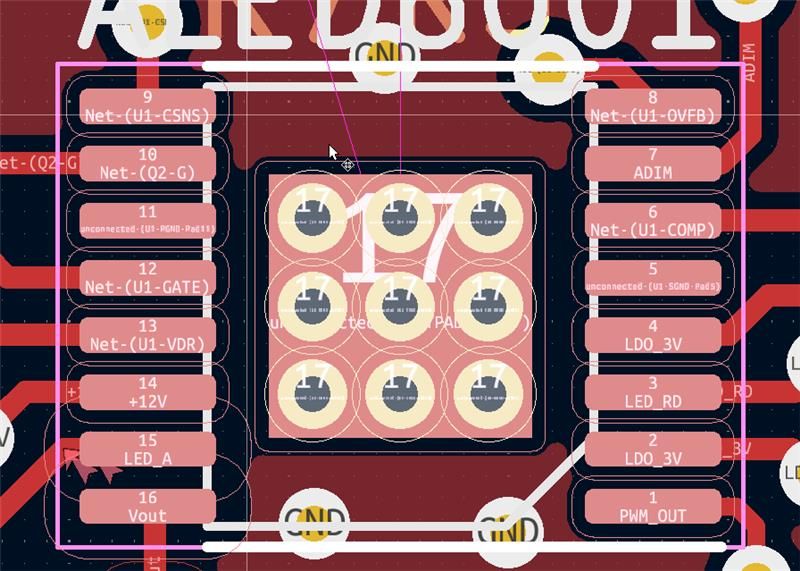Screen dimensions: 800x571
Task: Click the +12V pad 14
Action: pos(148,392)
